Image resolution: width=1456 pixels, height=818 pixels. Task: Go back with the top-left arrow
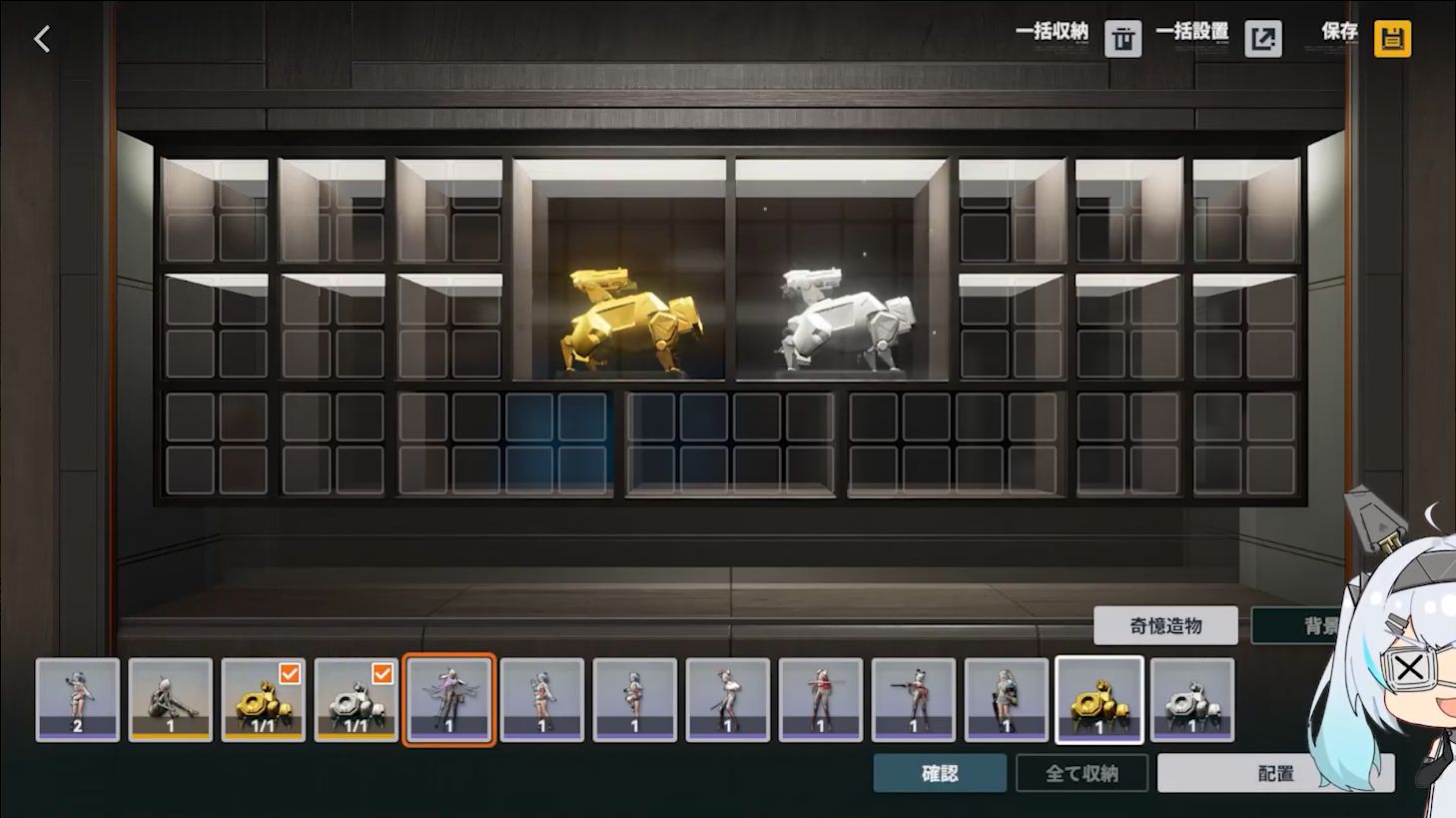coord(42,39)
